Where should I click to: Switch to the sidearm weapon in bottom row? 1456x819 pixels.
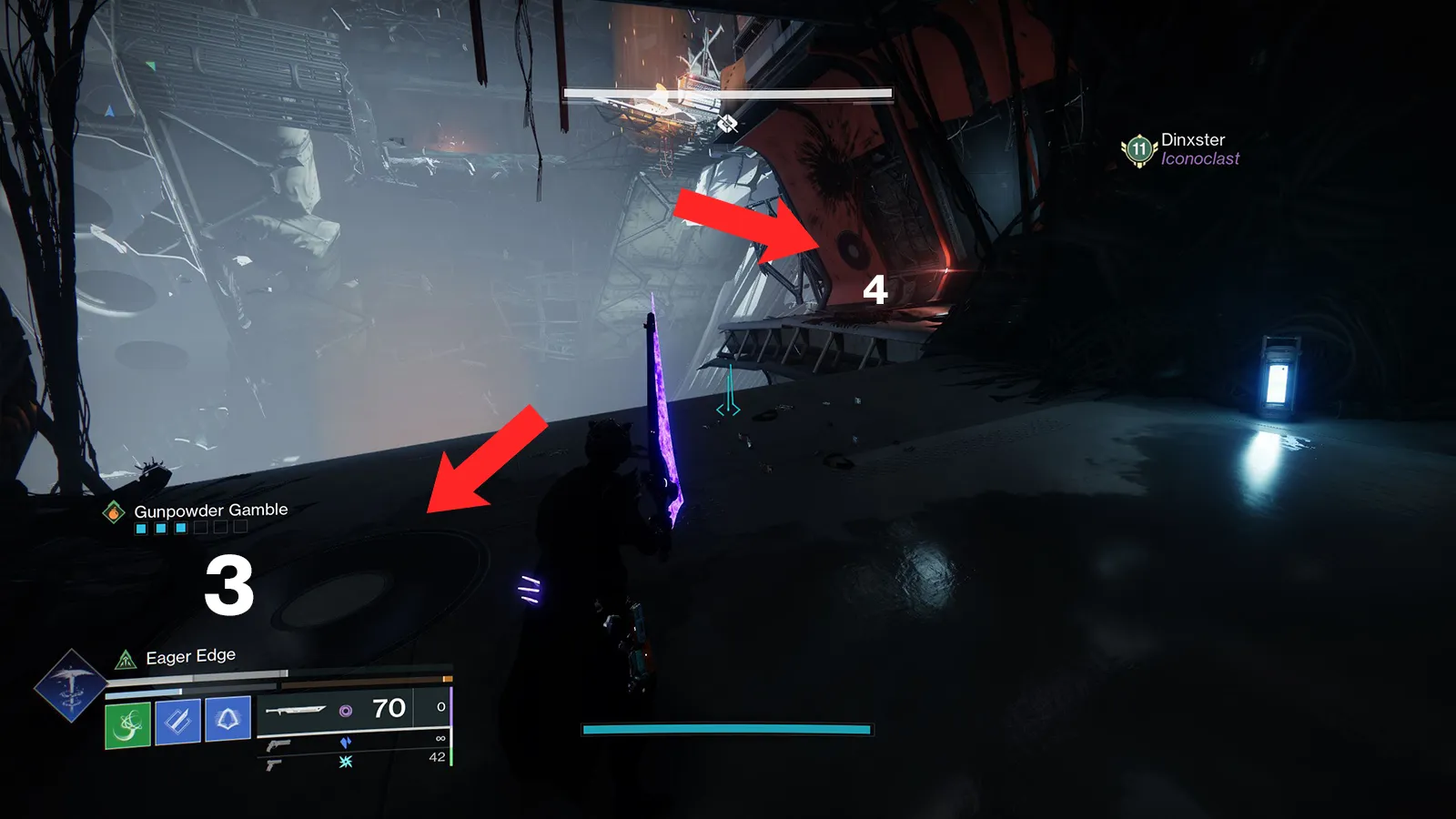[274, 765]
